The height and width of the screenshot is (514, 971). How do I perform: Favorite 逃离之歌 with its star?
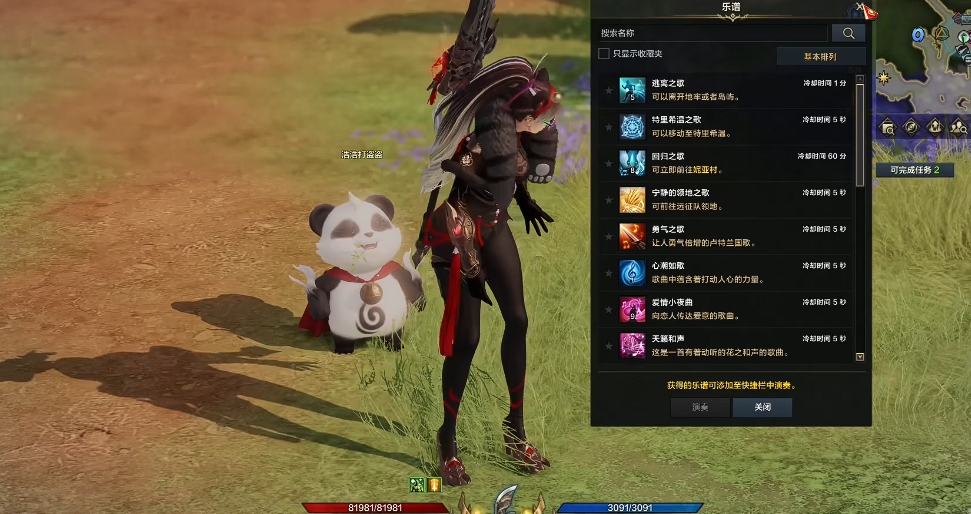[x=608, y=91]
